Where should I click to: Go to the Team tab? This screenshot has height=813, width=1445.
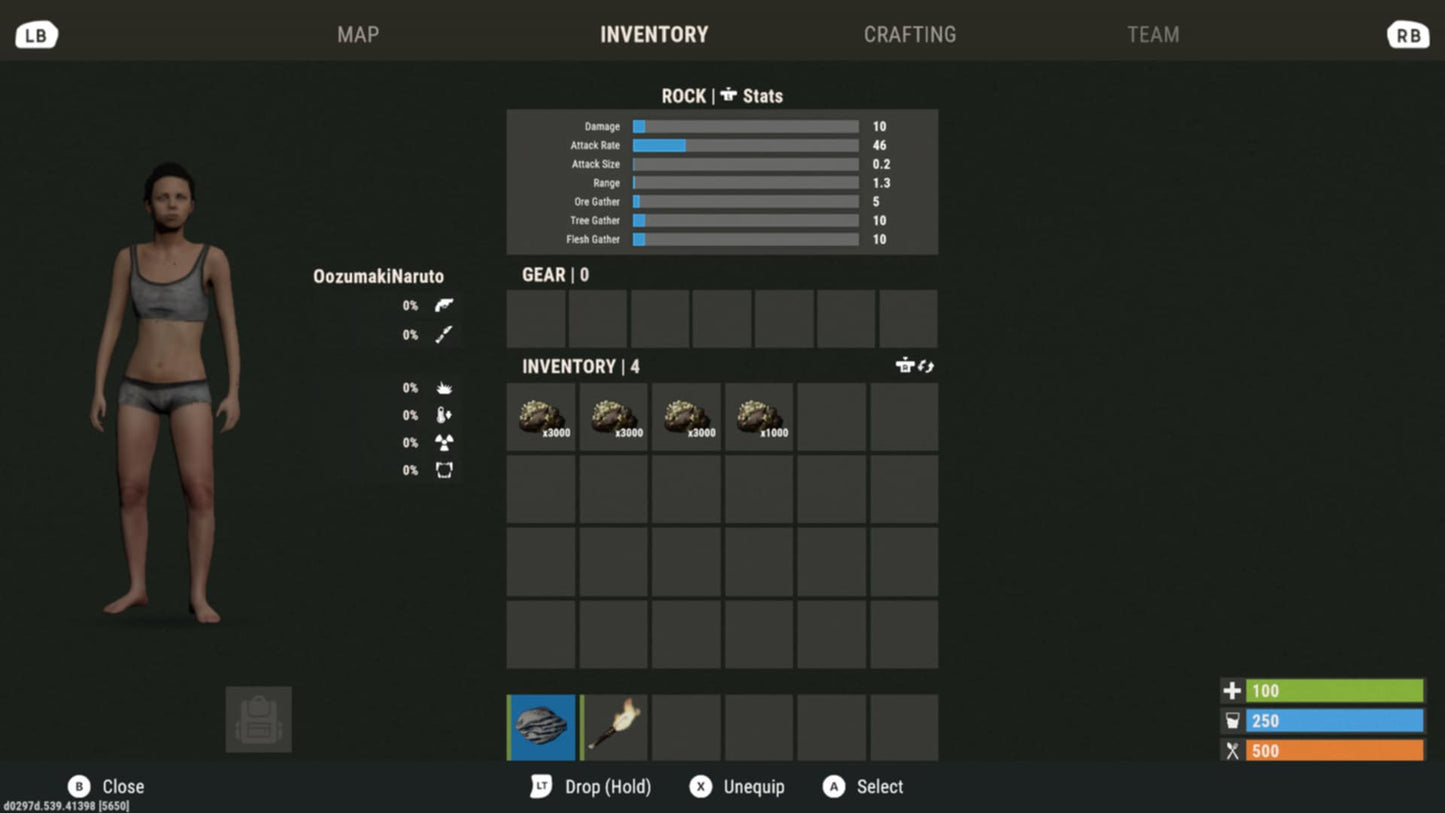tap(1153, 35)
